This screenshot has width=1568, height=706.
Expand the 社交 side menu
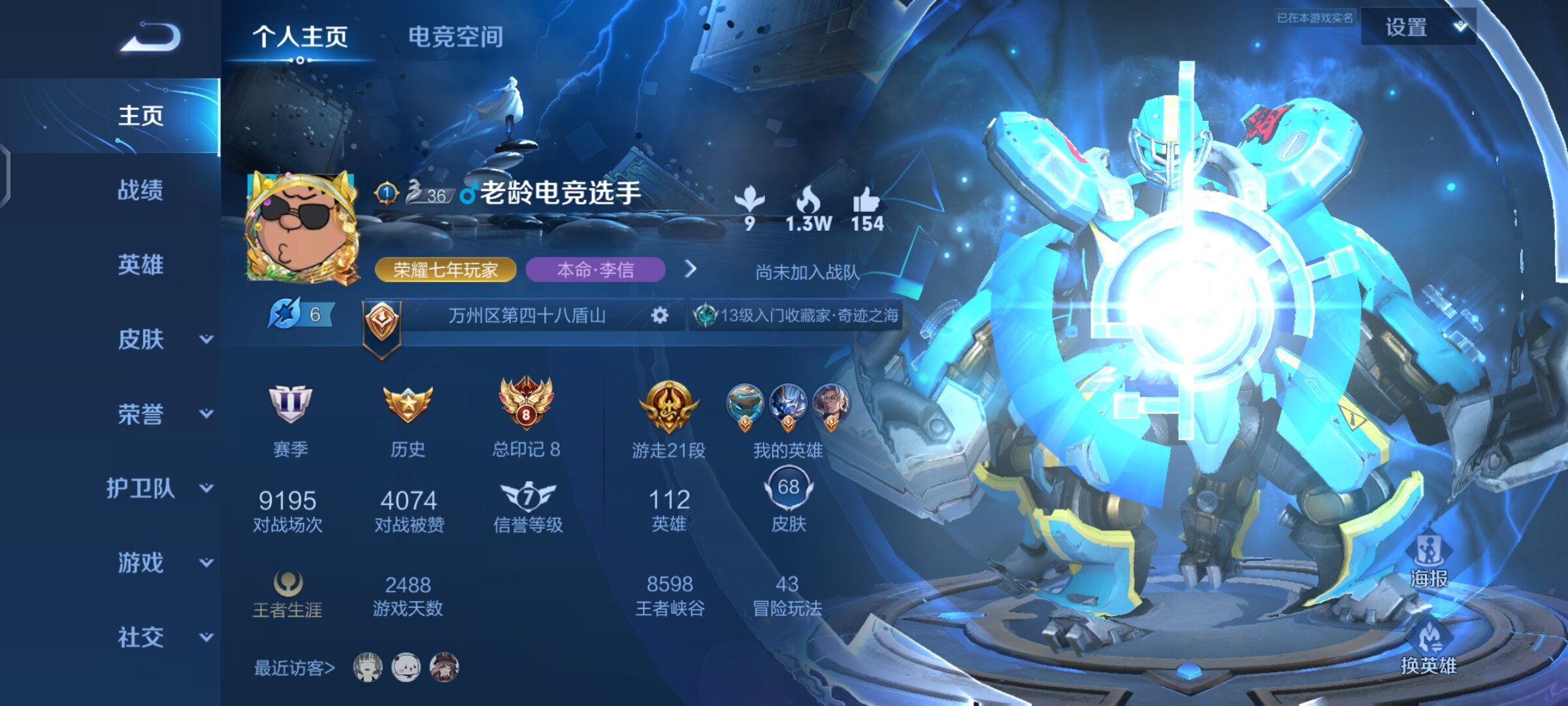click(163, 637)
